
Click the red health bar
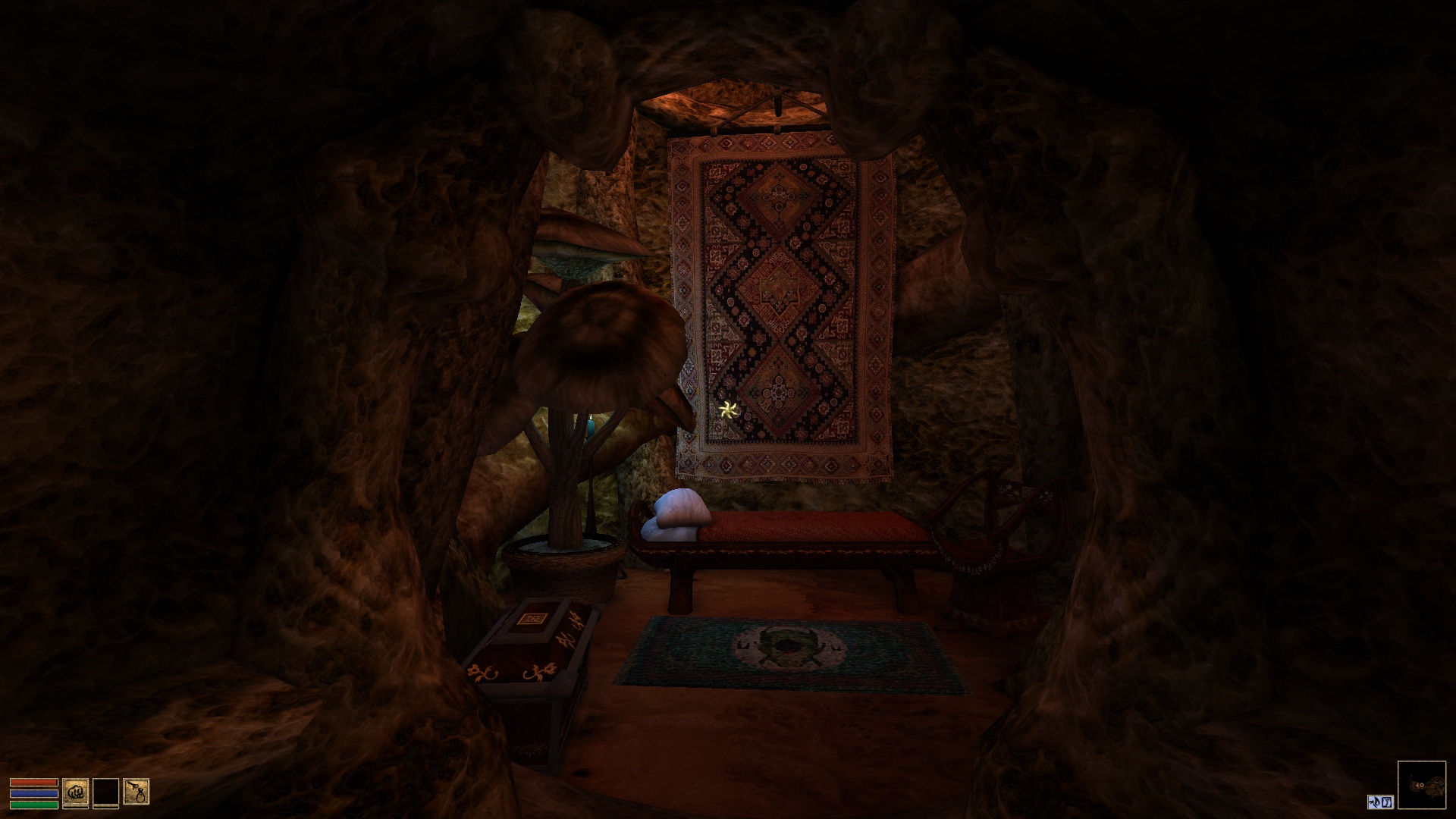[33, 782]
